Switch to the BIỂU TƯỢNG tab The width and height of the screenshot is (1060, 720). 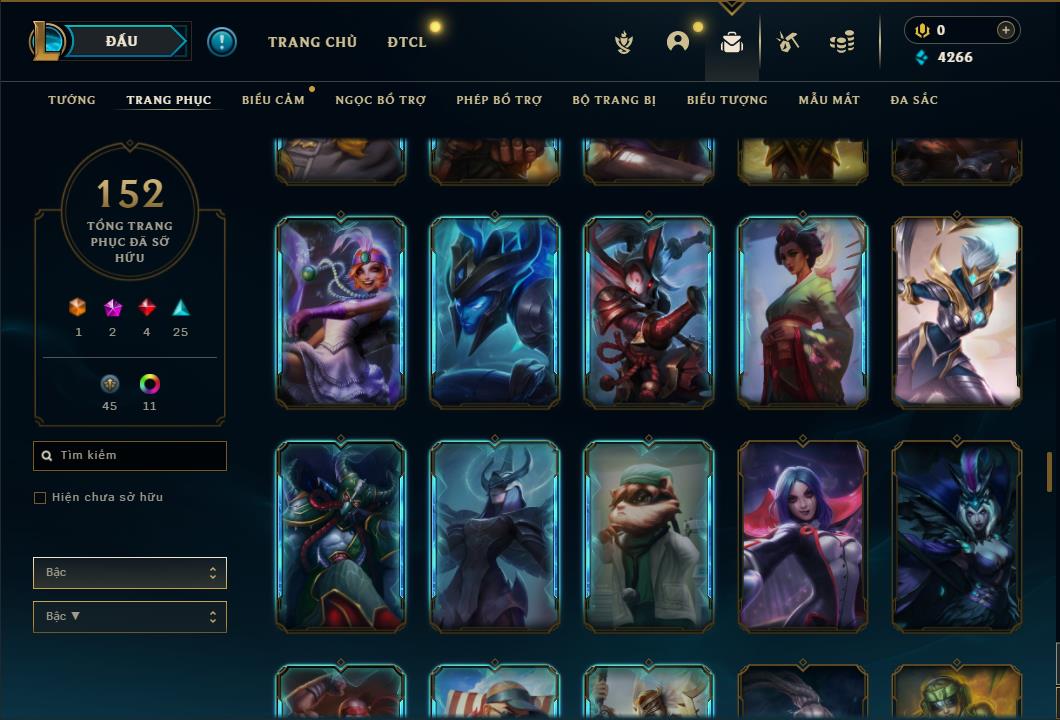(727, 100)
